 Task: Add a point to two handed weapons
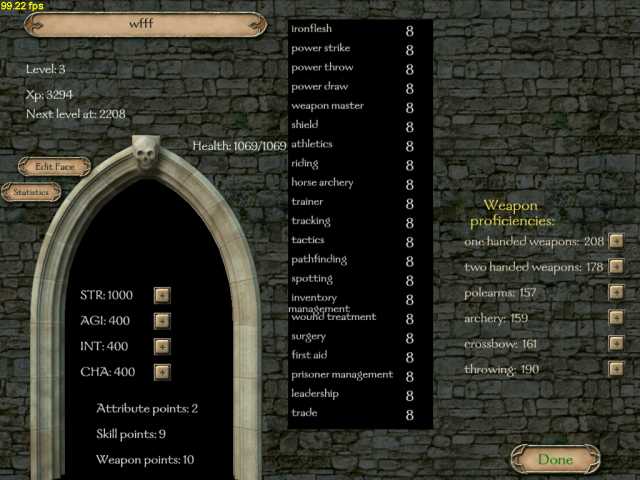pos(616,267)
